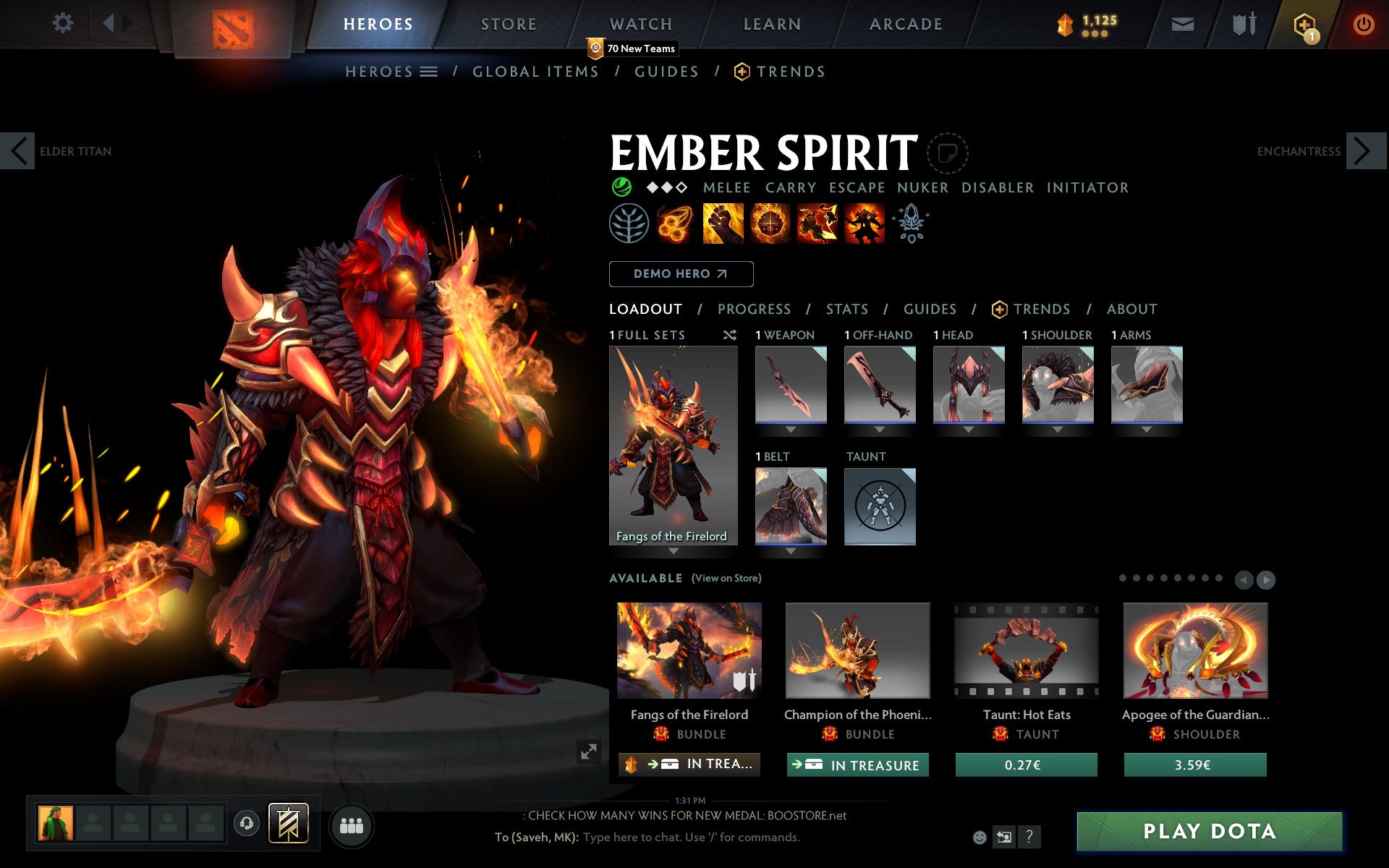This screenshot has height=868, width=1389.
Task: Open the GLOBAL ITEMS section
Action: click(535, 72)
